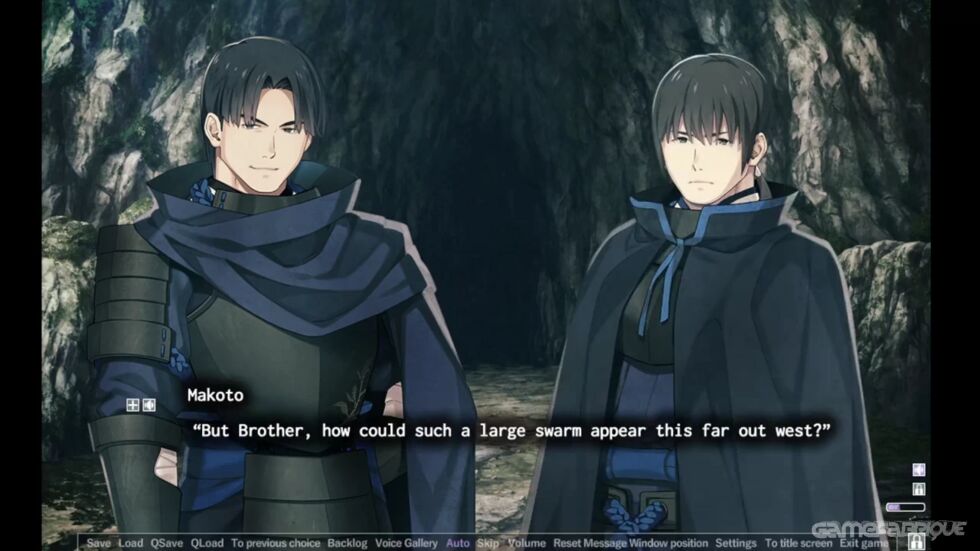This screenshot has height=551, width=980.
Task: Quick save with QSave
Action: [x=167, y=543]
